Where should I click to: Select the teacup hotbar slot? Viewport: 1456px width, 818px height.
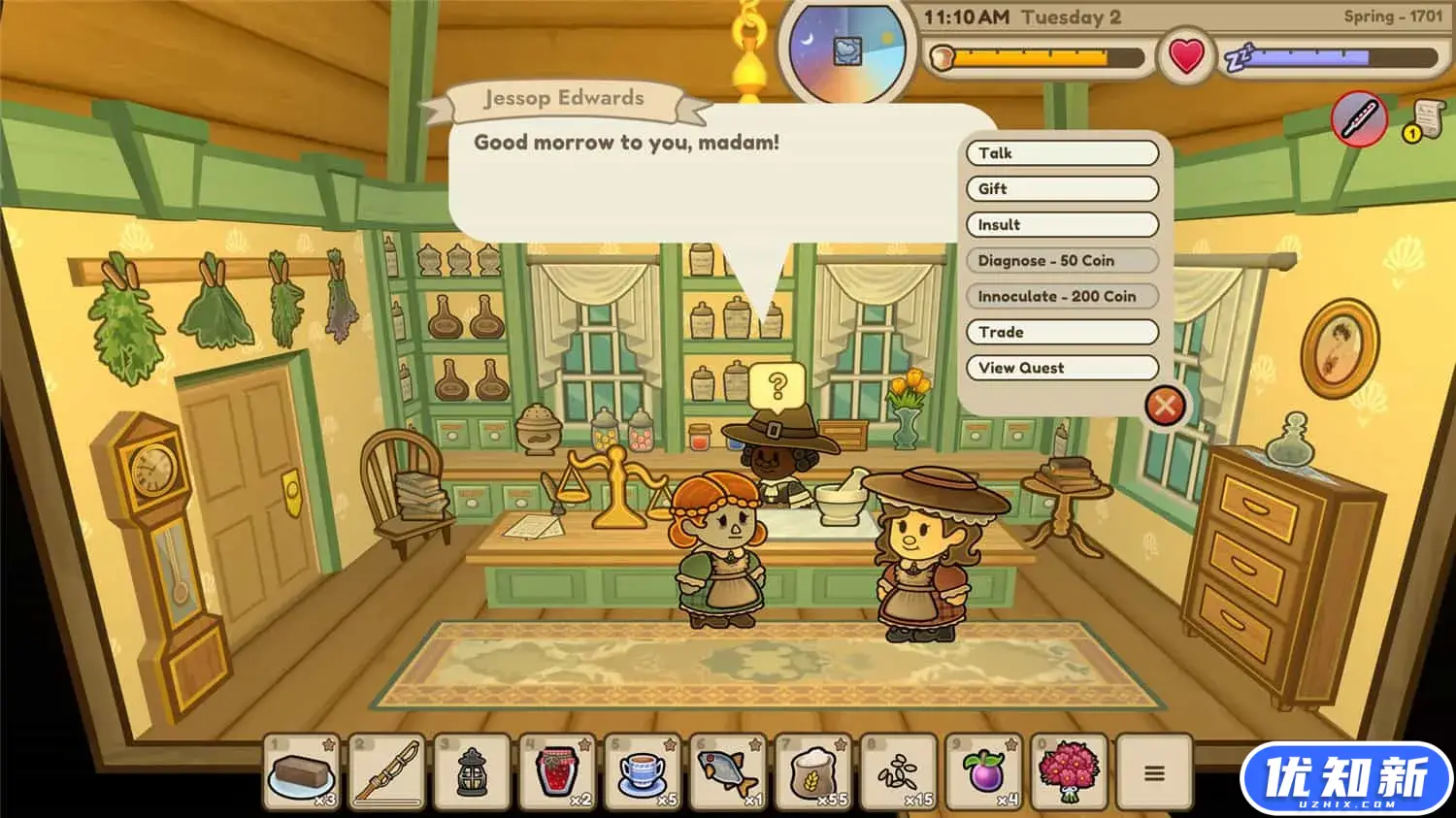643,772
